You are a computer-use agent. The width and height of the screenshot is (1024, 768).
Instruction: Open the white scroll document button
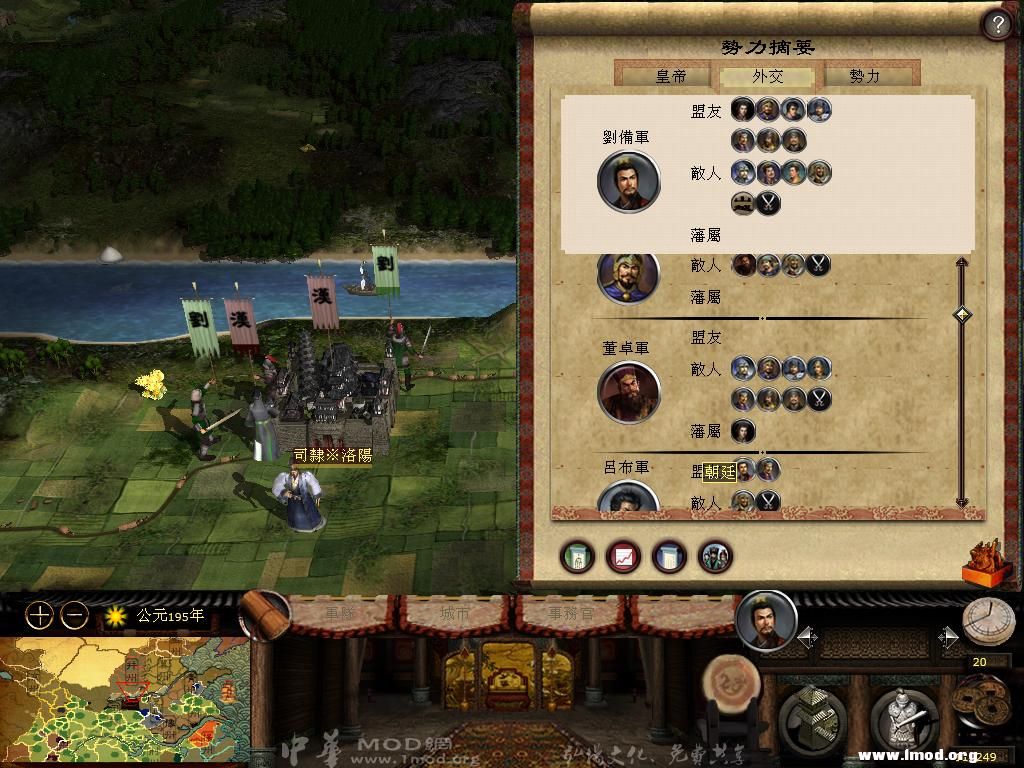pos(669,557)
